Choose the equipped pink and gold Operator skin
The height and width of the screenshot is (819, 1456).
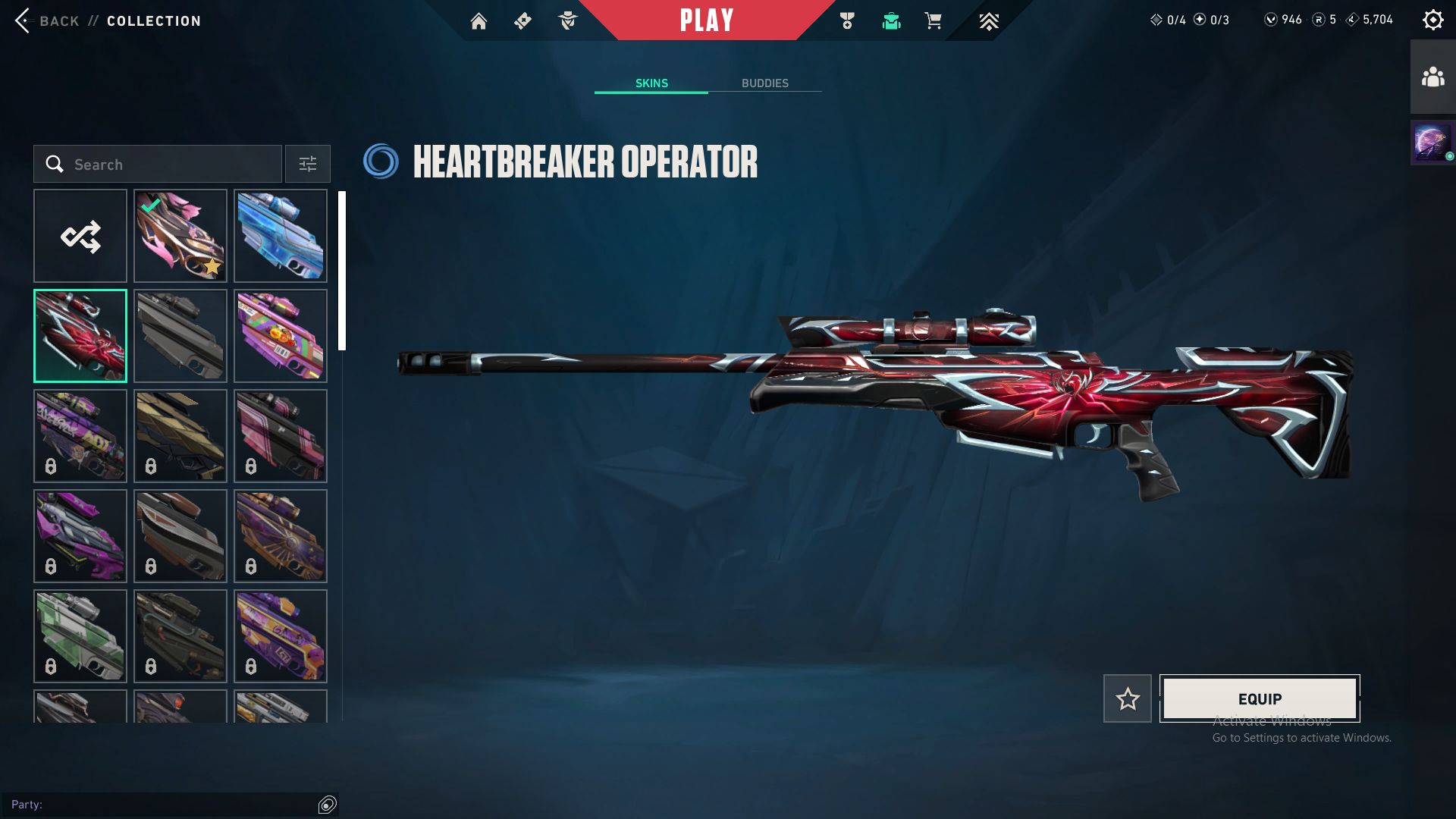(x=180, y=236)
